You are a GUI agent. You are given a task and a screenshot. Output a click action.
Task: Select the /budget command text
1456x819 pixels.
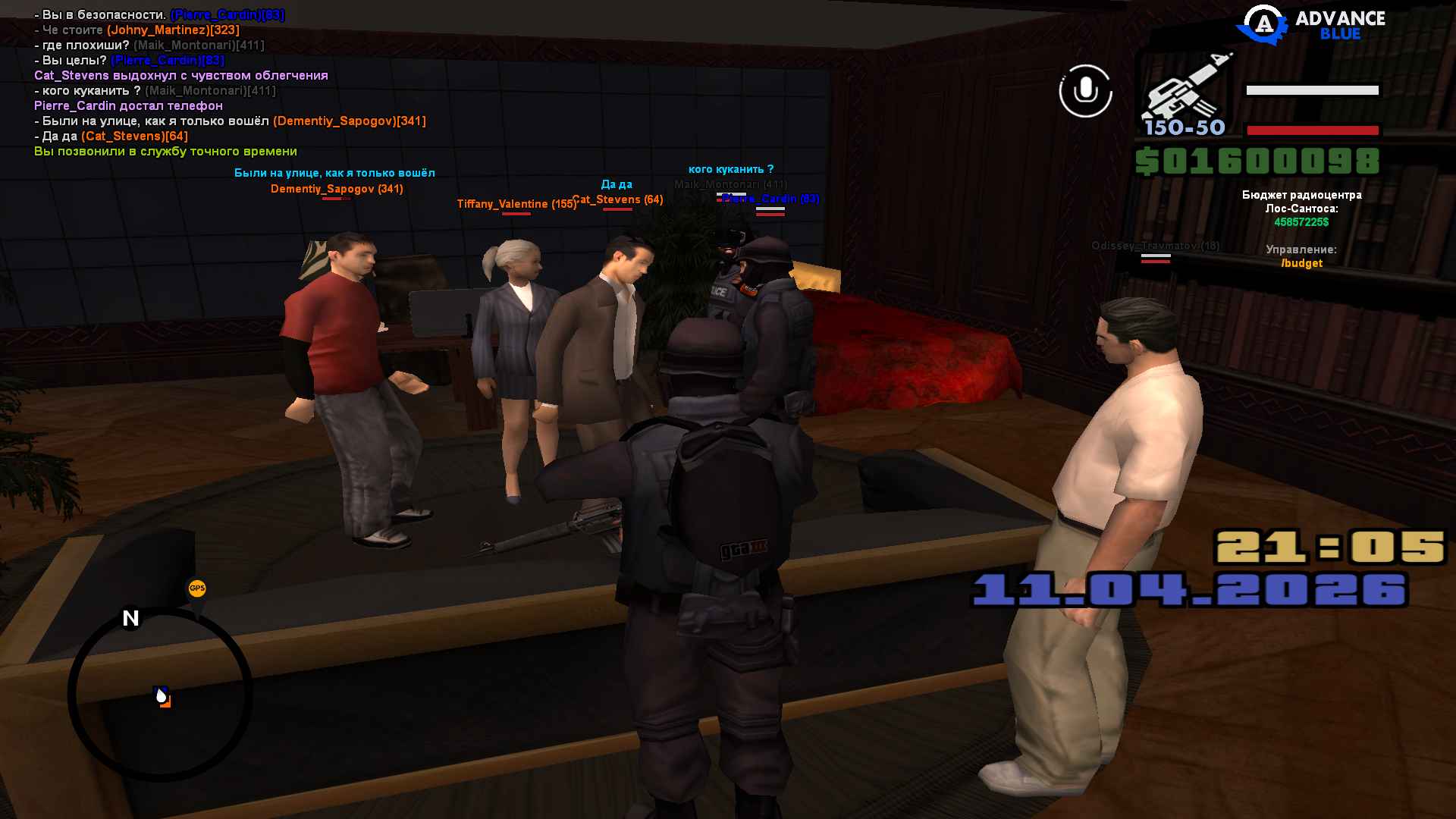(1301, 263)
